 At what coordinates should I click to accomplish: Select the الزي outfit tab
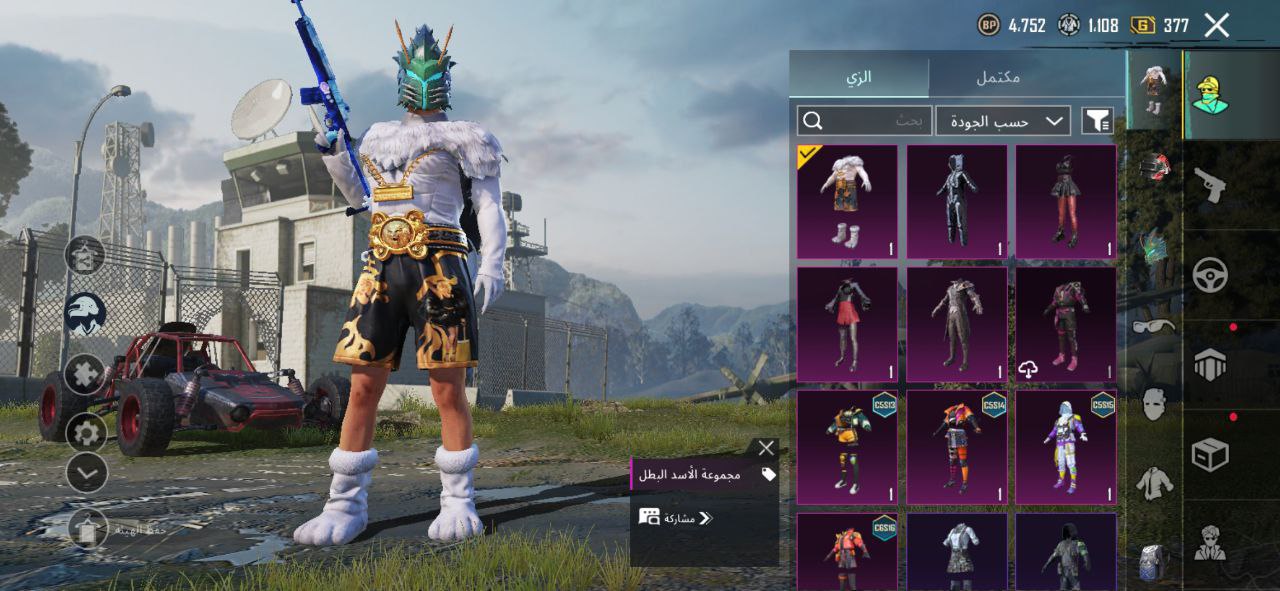pyautogui.click(x=859, y=77)
